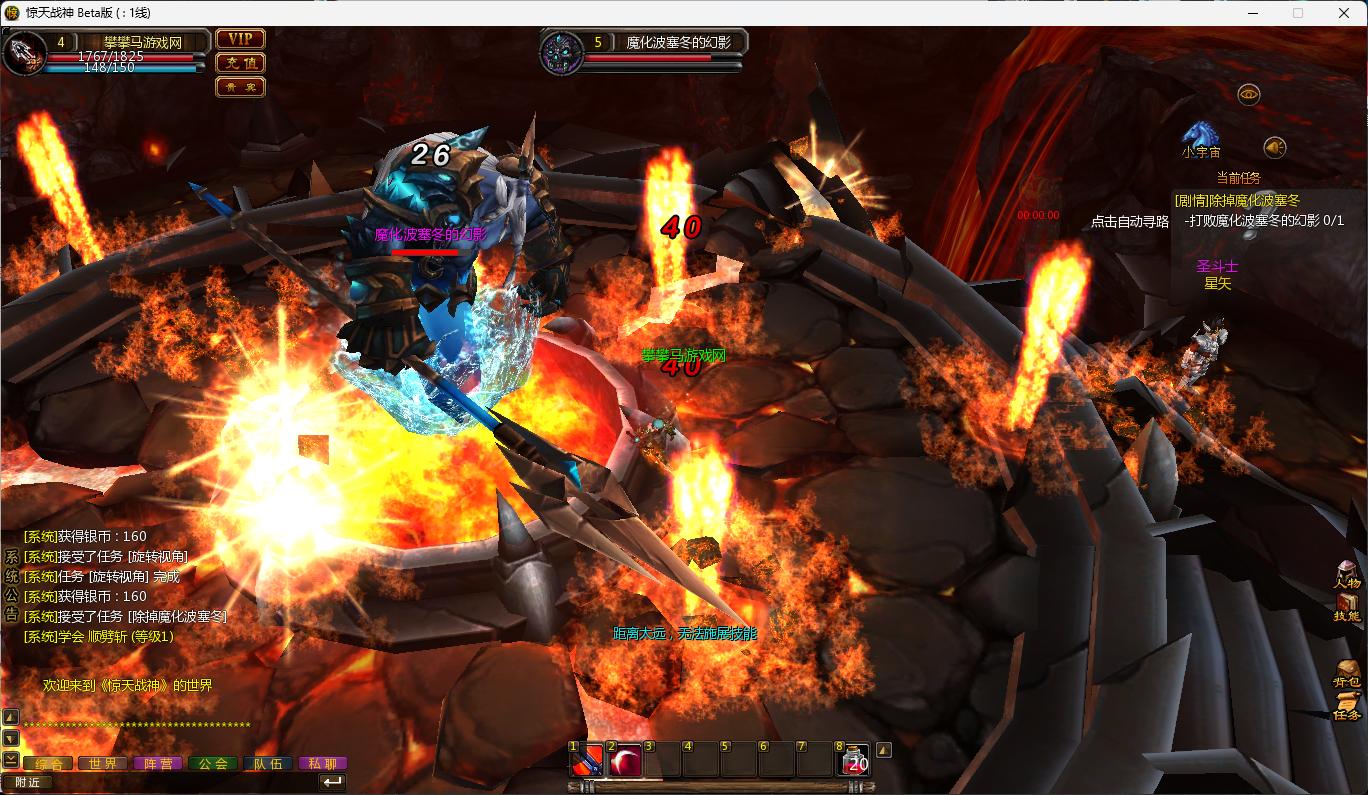Toggle the eye visibility icon

1248,94
